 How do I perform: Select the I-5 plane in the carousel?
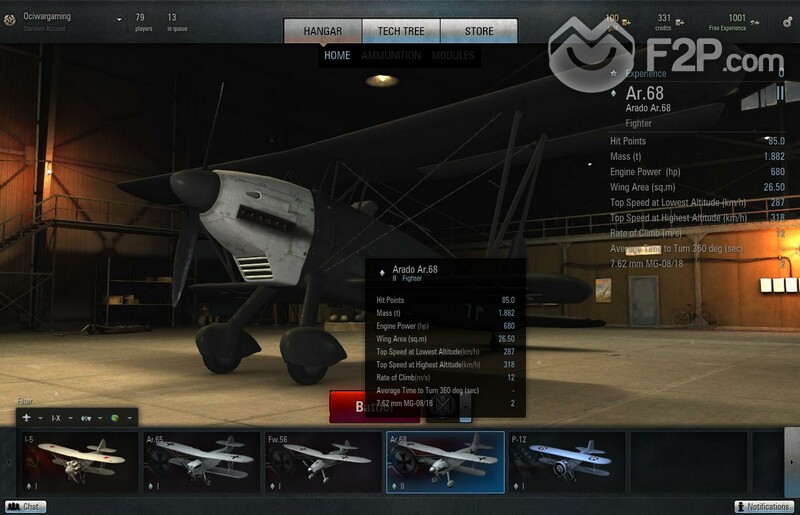click(x=78, y=462)
